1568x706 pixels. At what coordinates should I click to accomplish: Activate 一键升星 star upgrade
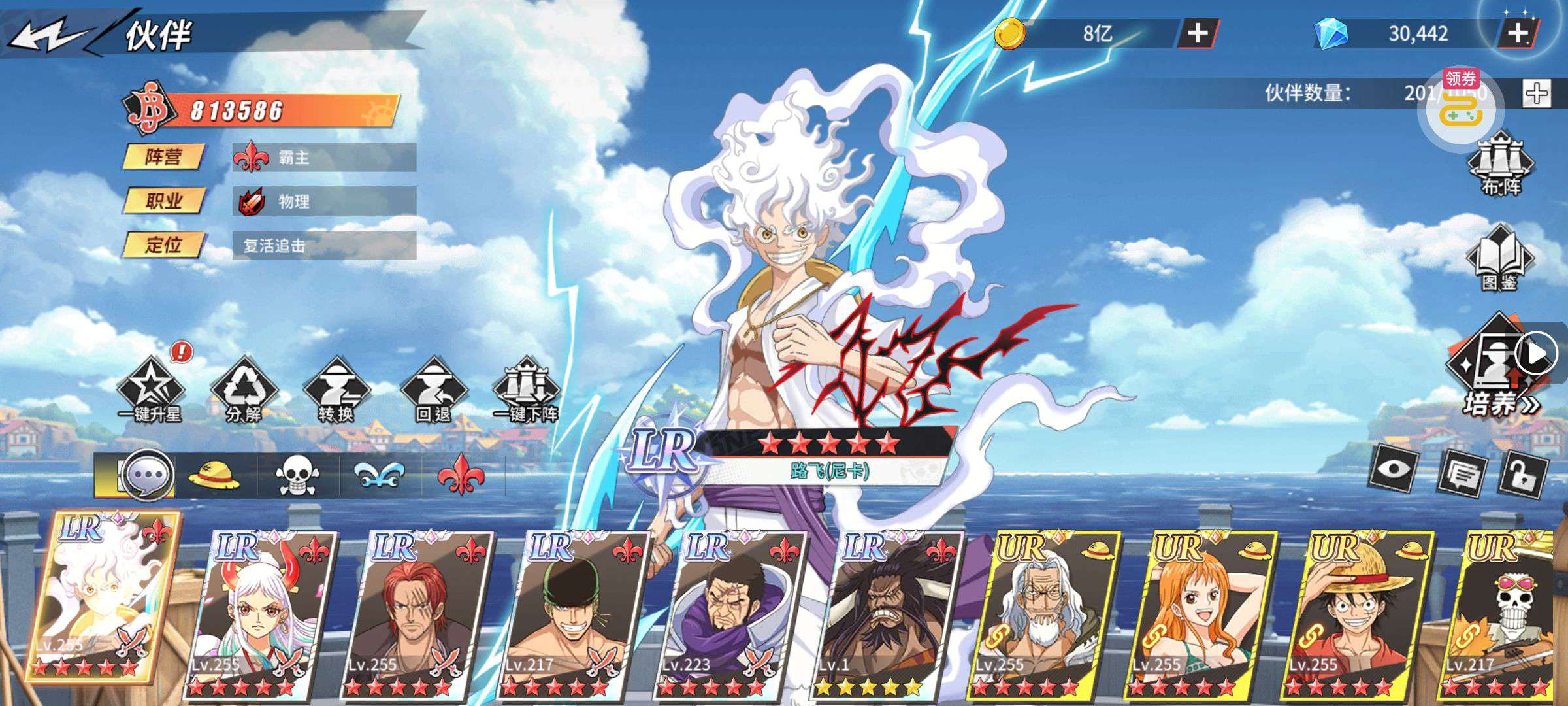[x=150, y=390]
